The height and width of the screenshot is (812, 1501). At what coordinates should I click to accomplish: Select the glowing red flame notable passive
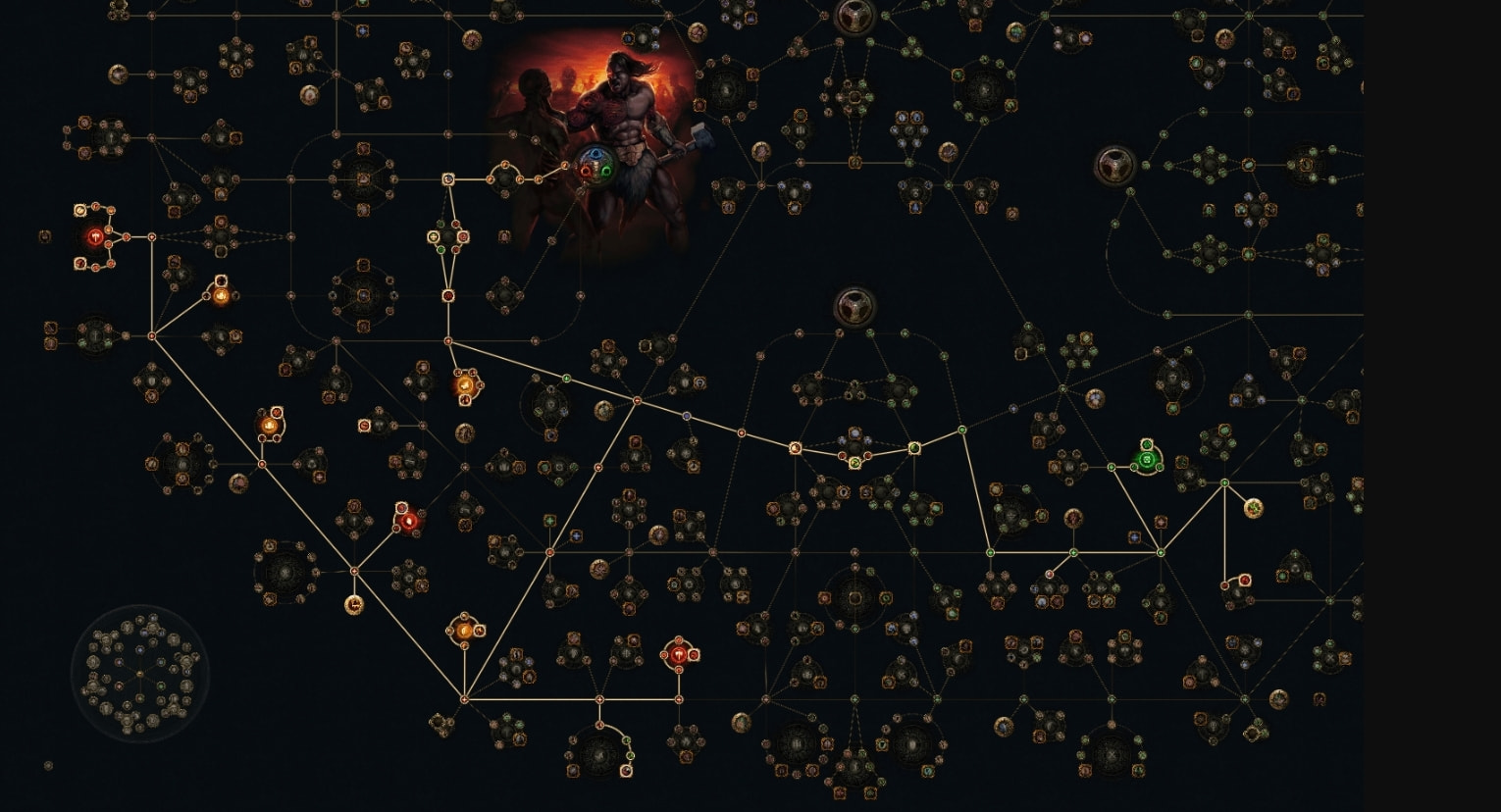(408, 521)
